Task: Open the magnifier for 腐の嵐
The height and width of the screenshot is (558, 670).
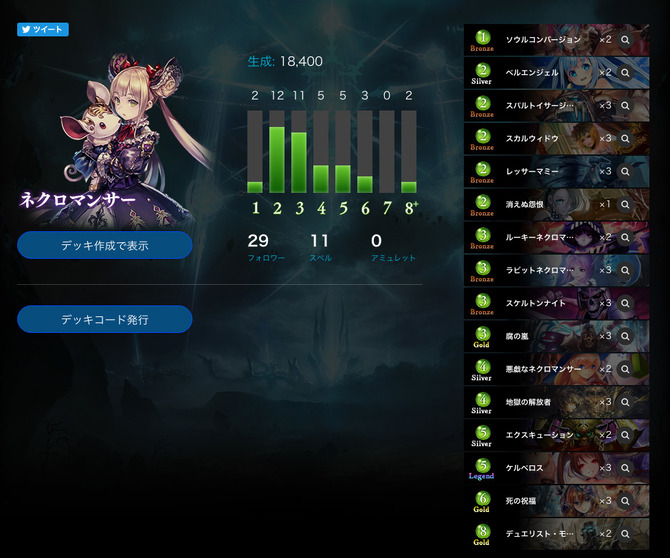Action: tap(625, 336)
